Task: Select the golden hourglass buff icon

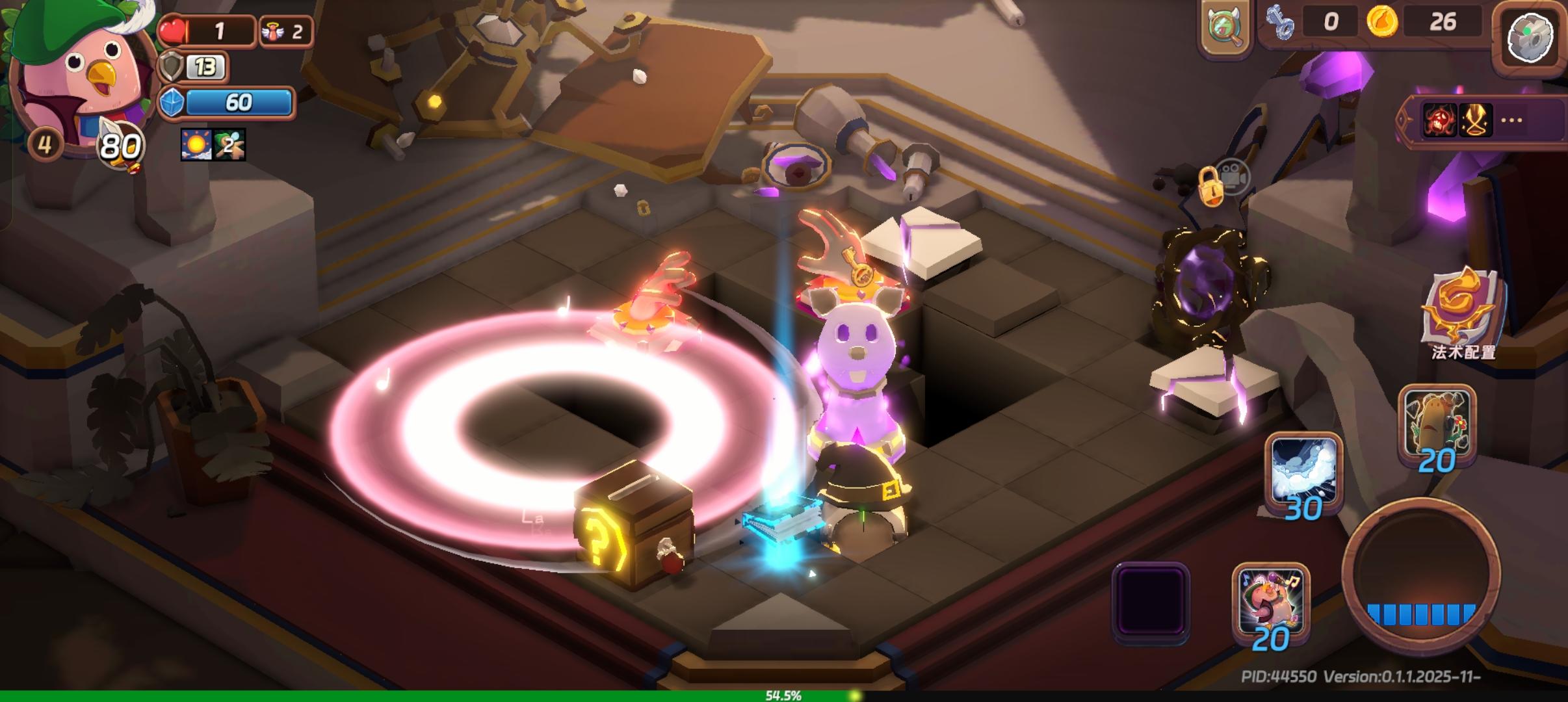Action: pyautogui.click(x=1477, y=120)
